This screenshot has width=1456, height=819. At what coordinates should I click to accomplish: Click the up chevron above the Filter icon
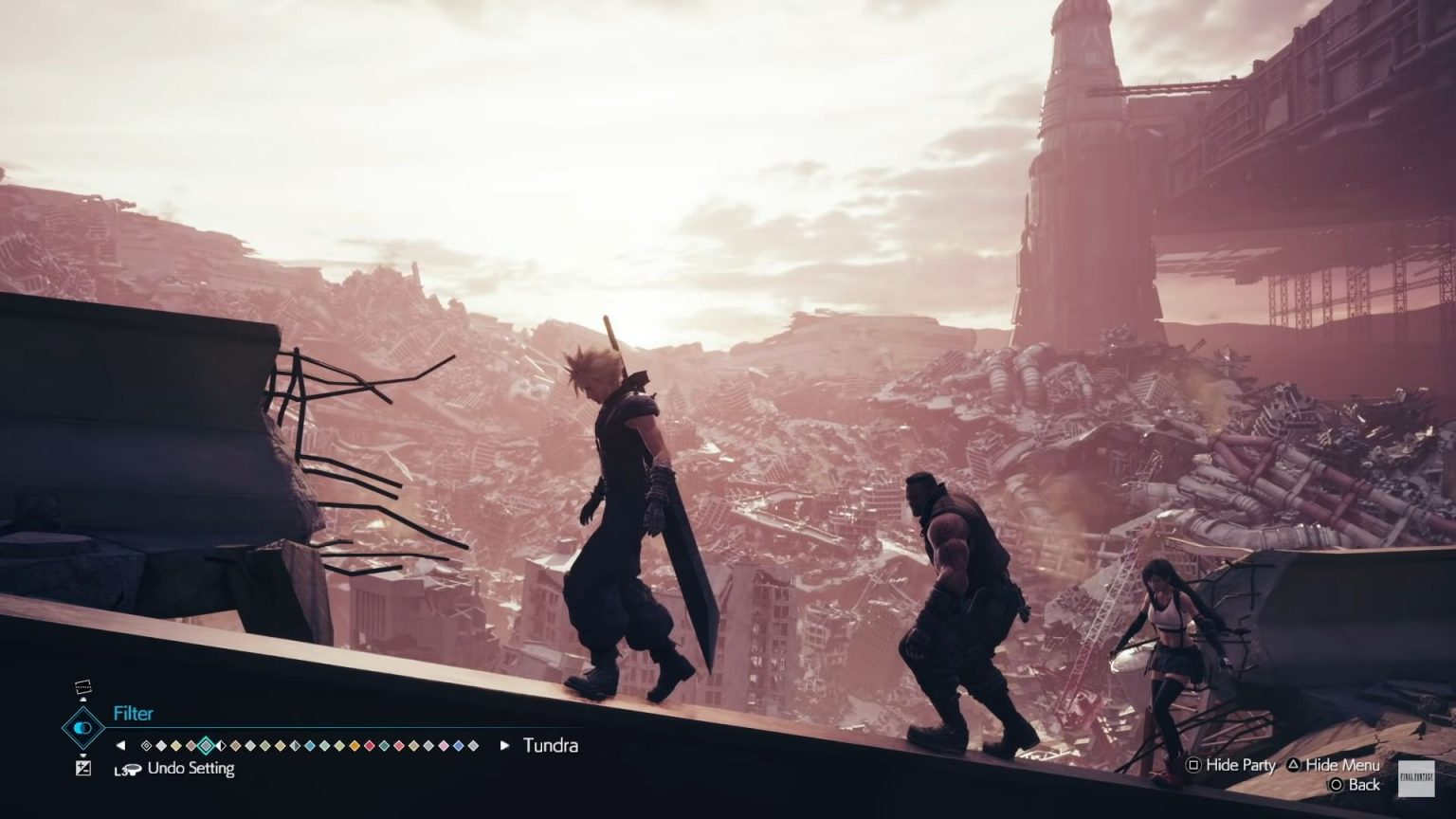pyautogui.click(x=82, y=700)
